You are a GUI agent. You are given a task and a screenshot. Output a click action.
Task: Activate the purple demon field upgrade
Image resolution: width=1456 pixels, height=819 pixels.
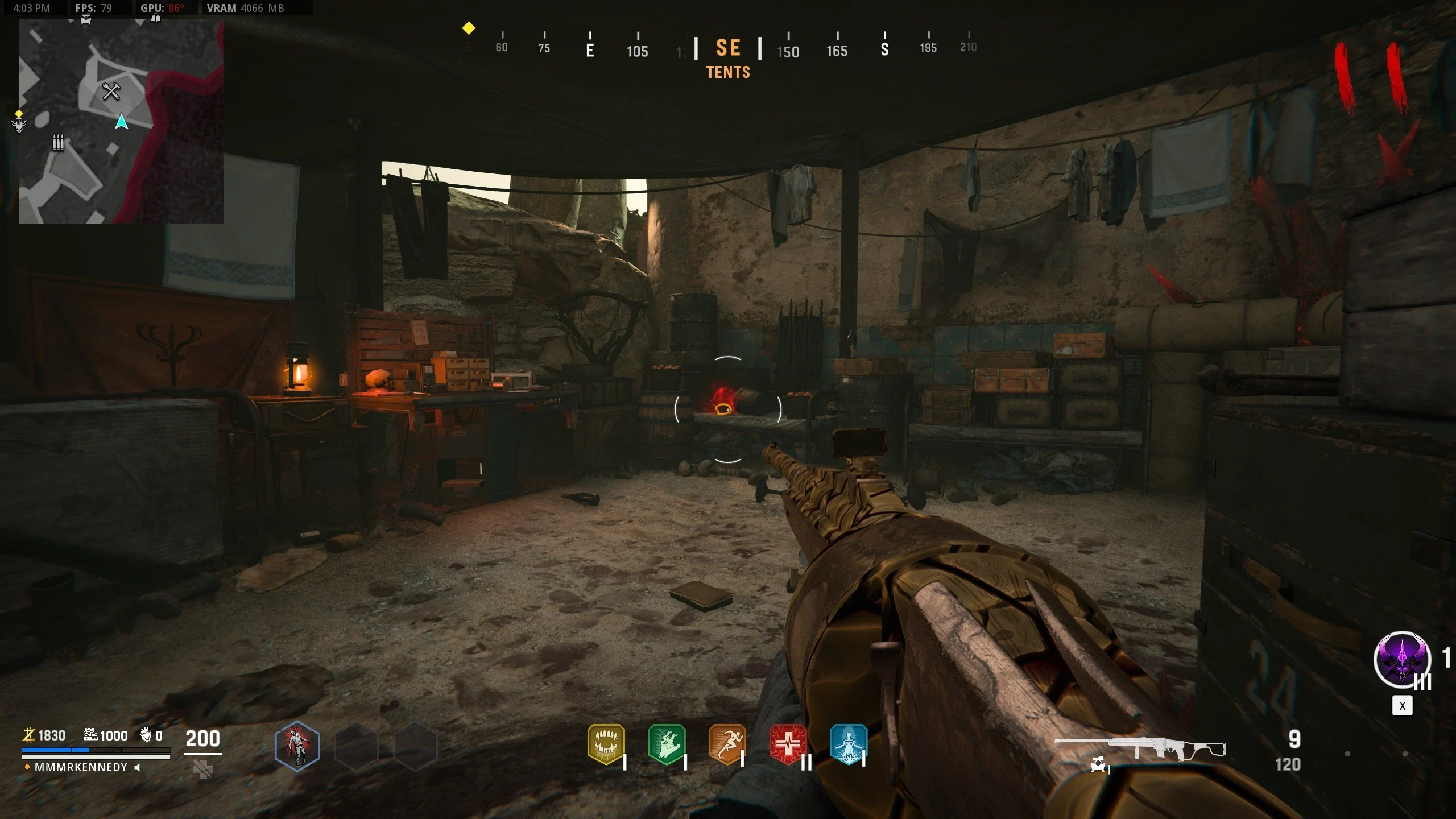pos(1402,660)
